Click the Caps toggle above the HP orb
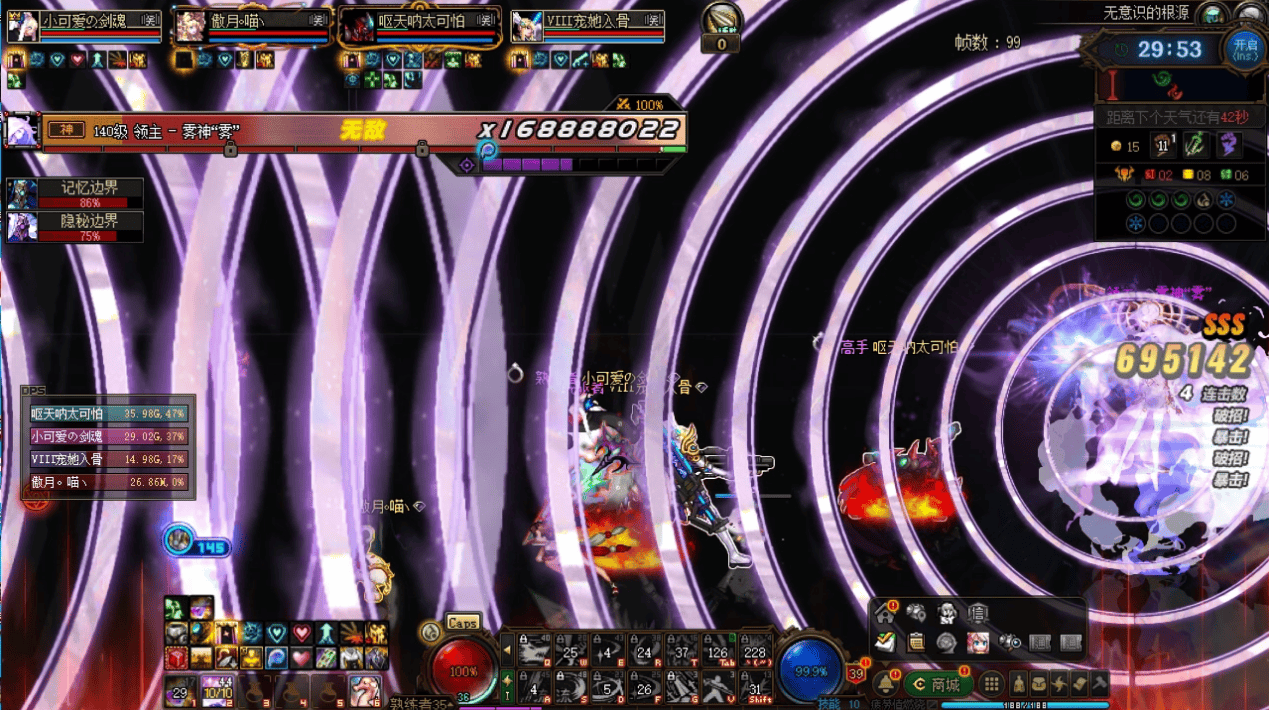Viewport: 1269px width, 710px height. [462, 622]
